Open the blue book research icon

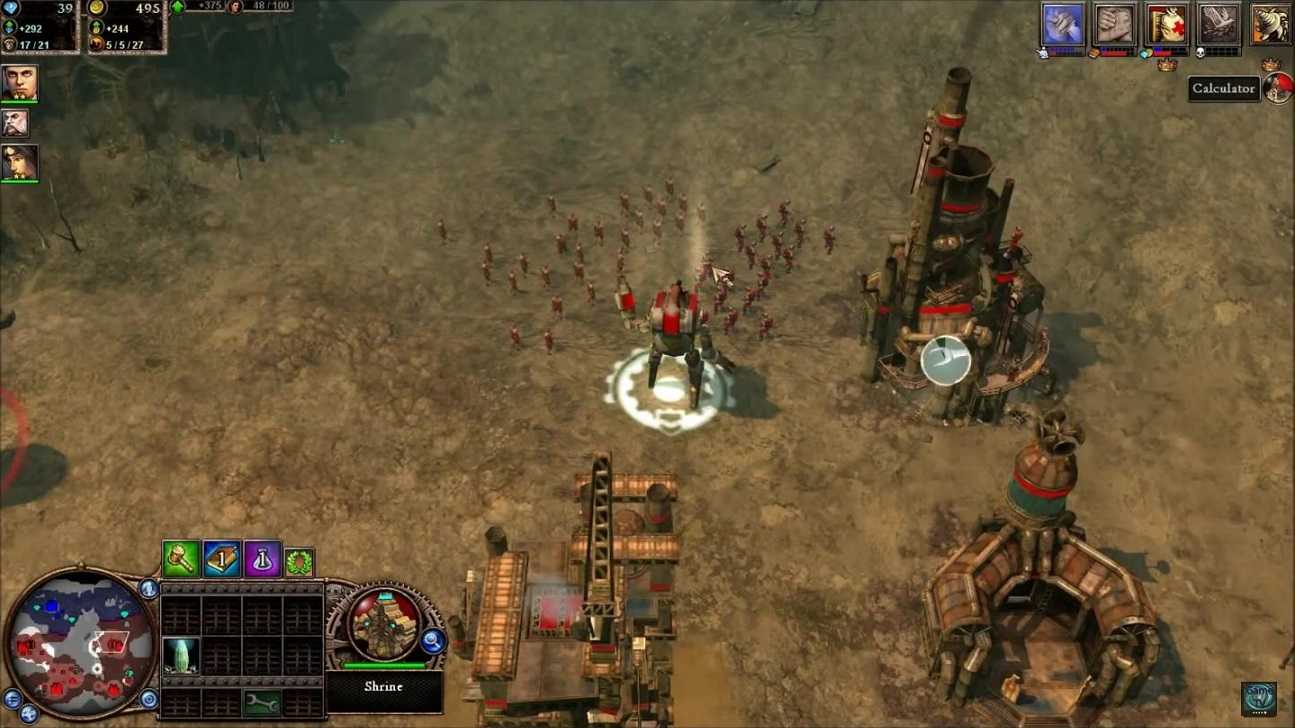coord(221,559)
